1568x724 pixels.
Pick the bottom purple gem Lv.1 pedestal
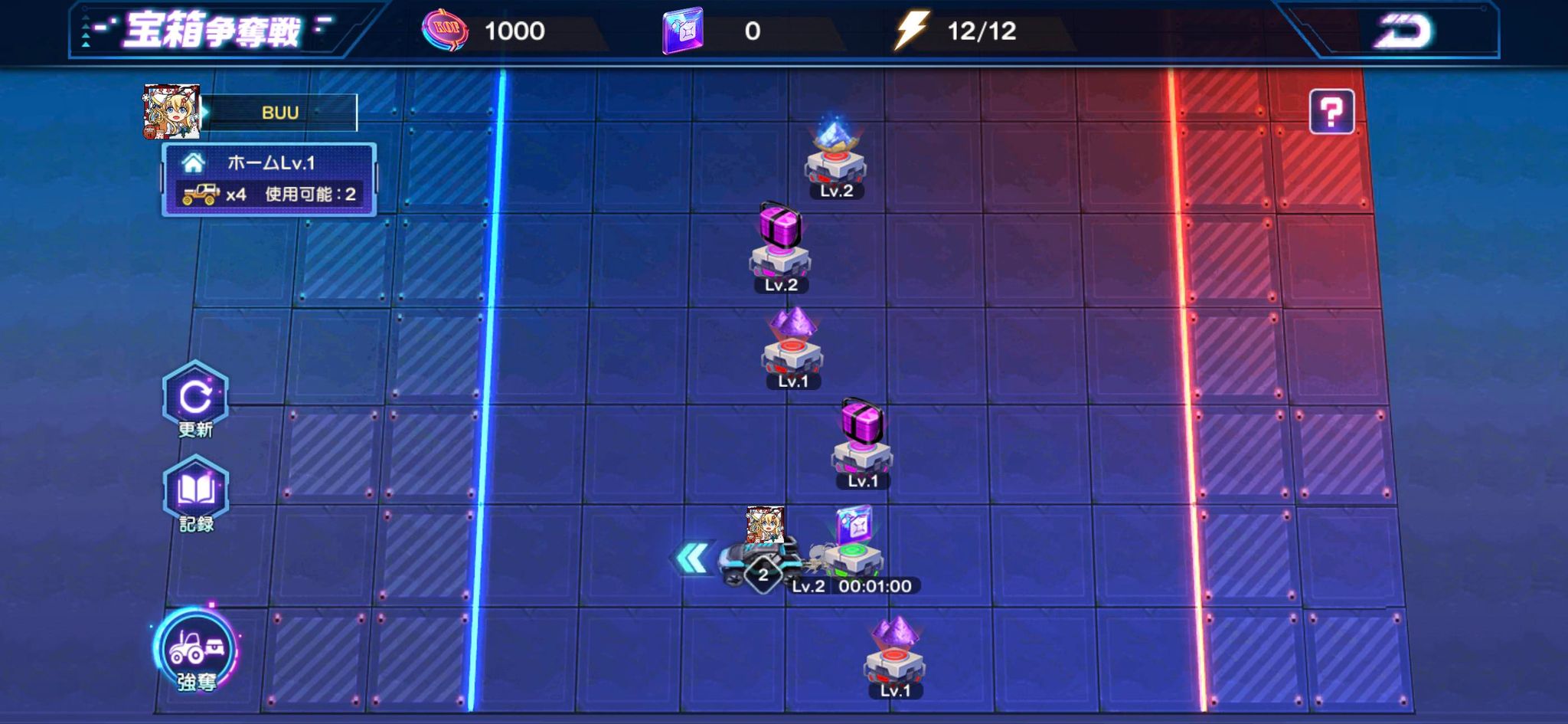coord(894,655)
